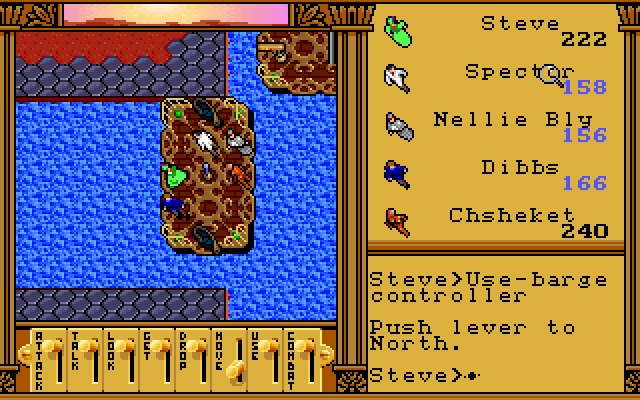Open Chsheket's party entry
The image size is (640, 400).
pyautogui.click(x=397, y=219)
